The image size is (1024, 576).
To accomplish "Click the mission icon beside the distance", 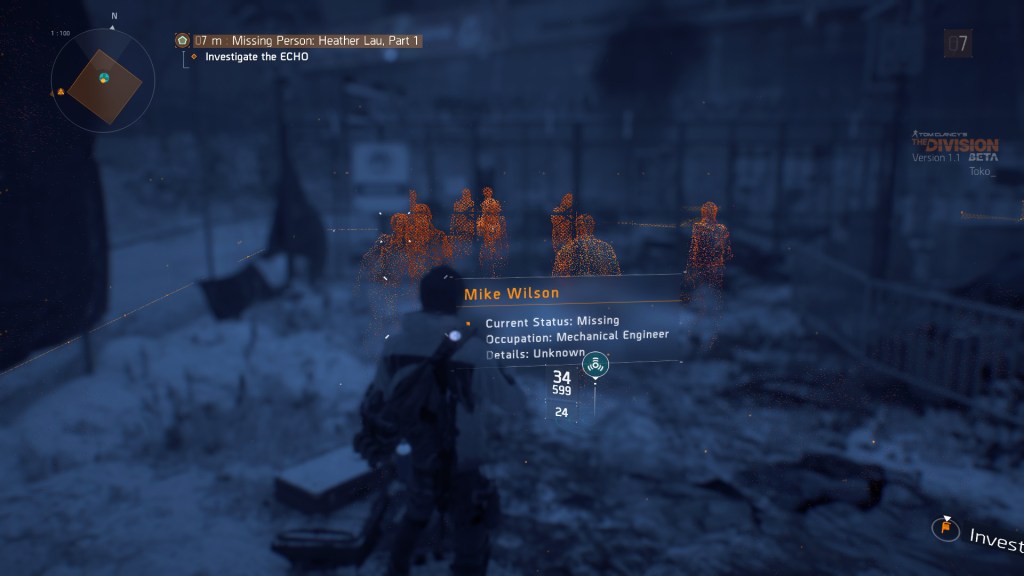I will [x=182, y=41].
